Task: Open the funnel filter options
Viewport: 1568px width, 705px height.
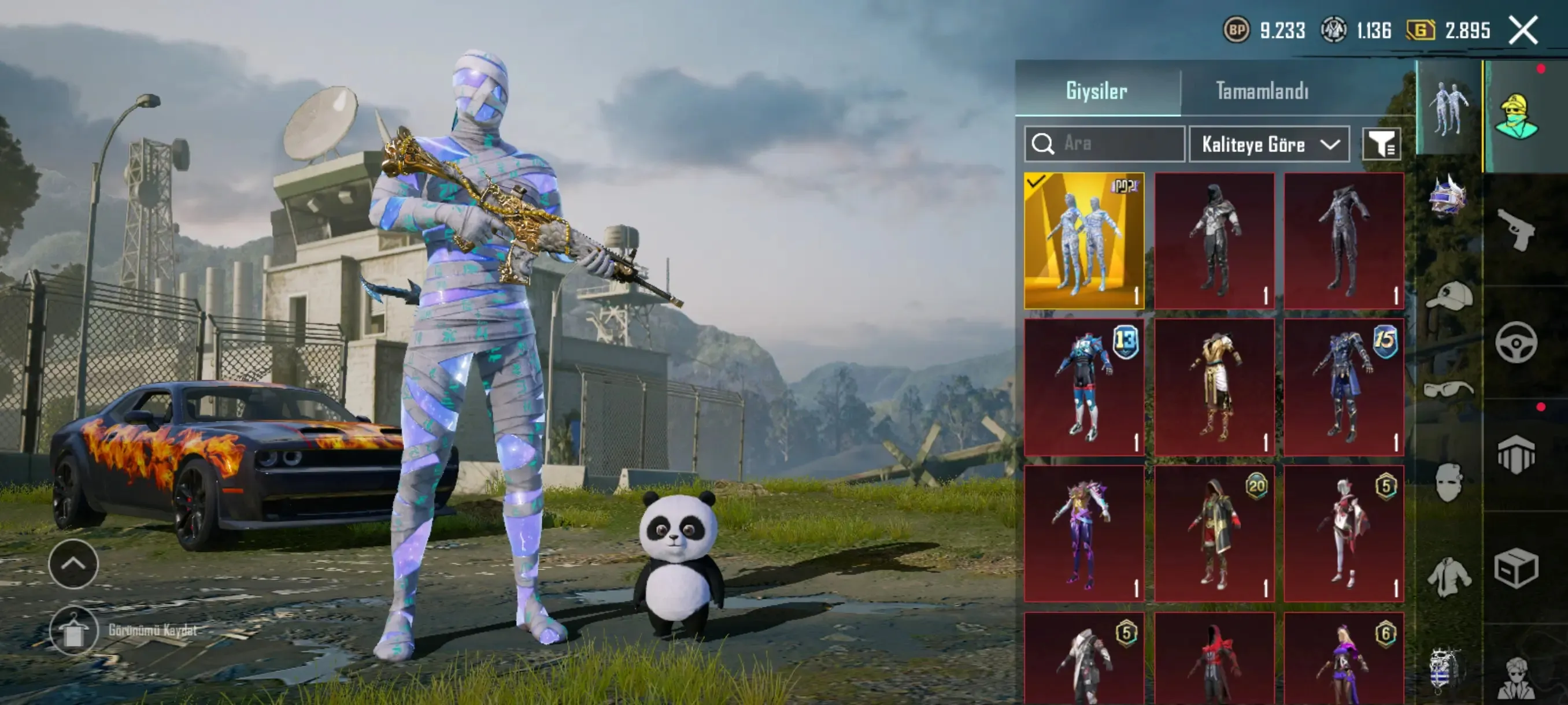Action: [1381, 144]
